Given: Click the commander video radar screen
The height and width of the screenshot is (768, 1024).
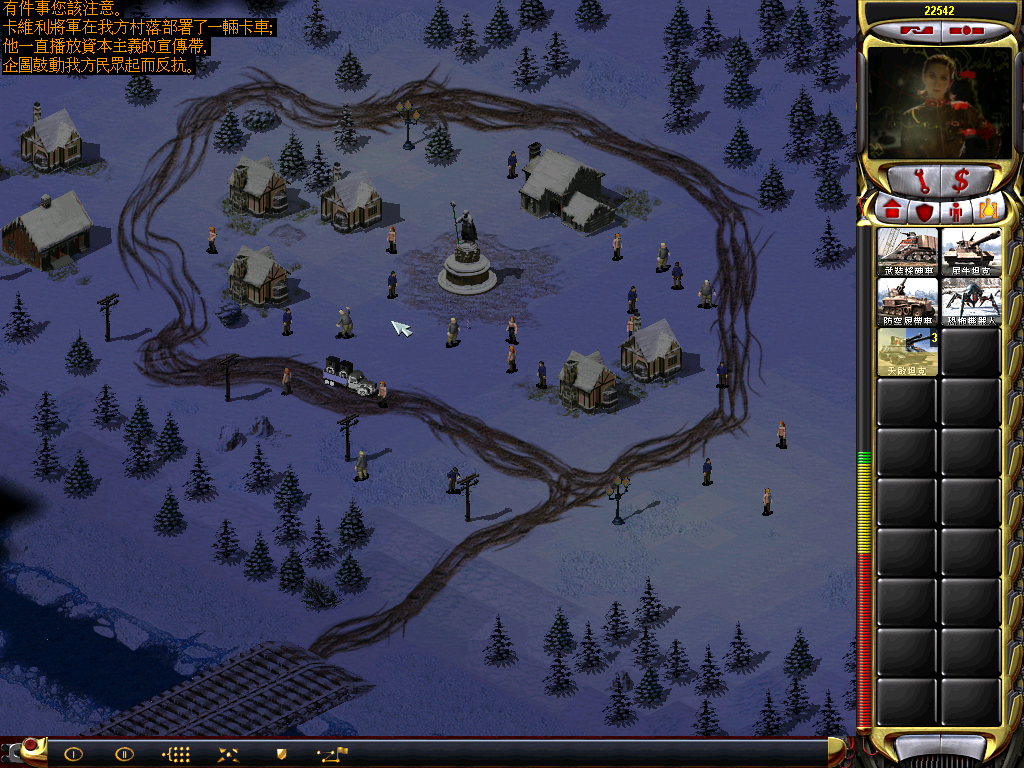Looking at the screenshot, I should click(932, 100).
